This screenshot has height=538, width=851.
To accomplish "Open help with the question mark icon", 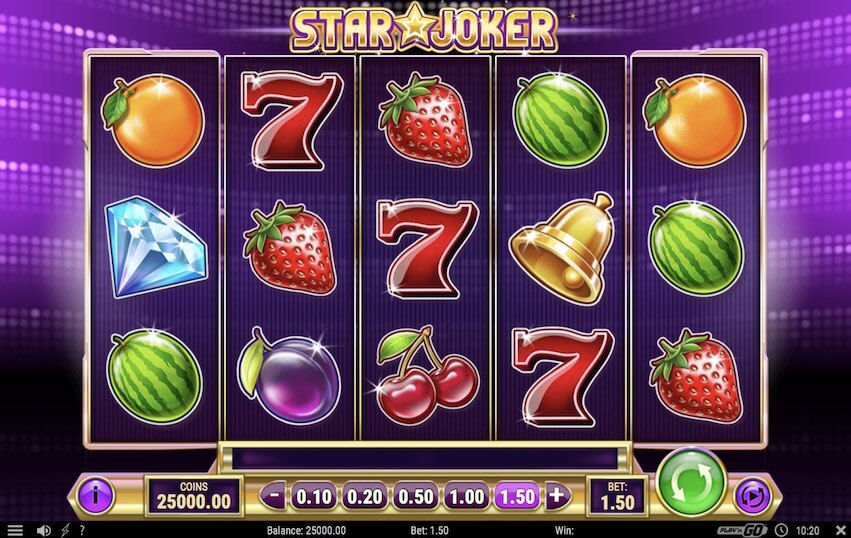I will tap(81, 530).
